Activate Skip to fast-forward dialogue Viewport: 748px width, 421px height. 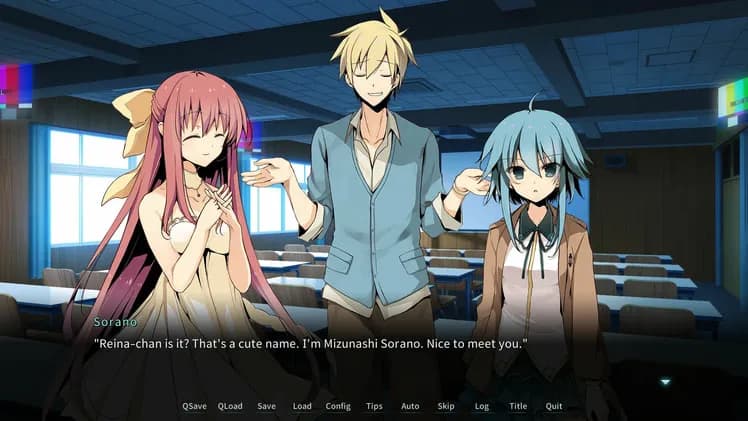click(446, 406)
